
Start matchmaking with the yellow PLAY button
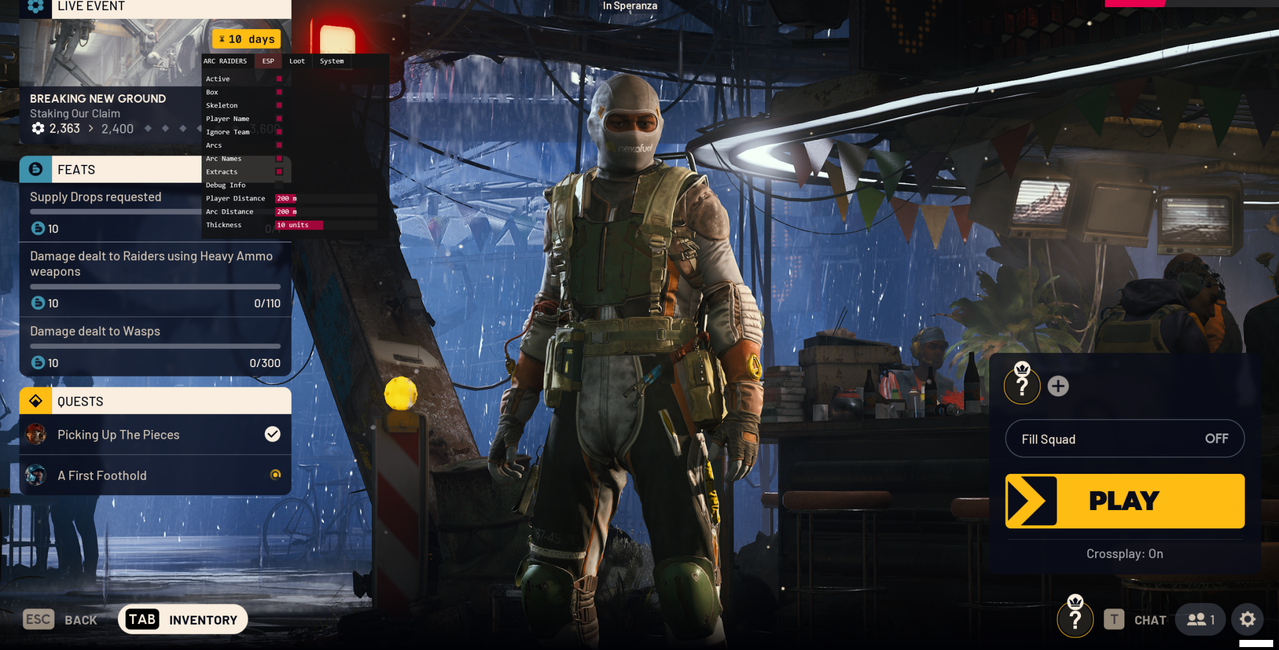click(1124, 501)
